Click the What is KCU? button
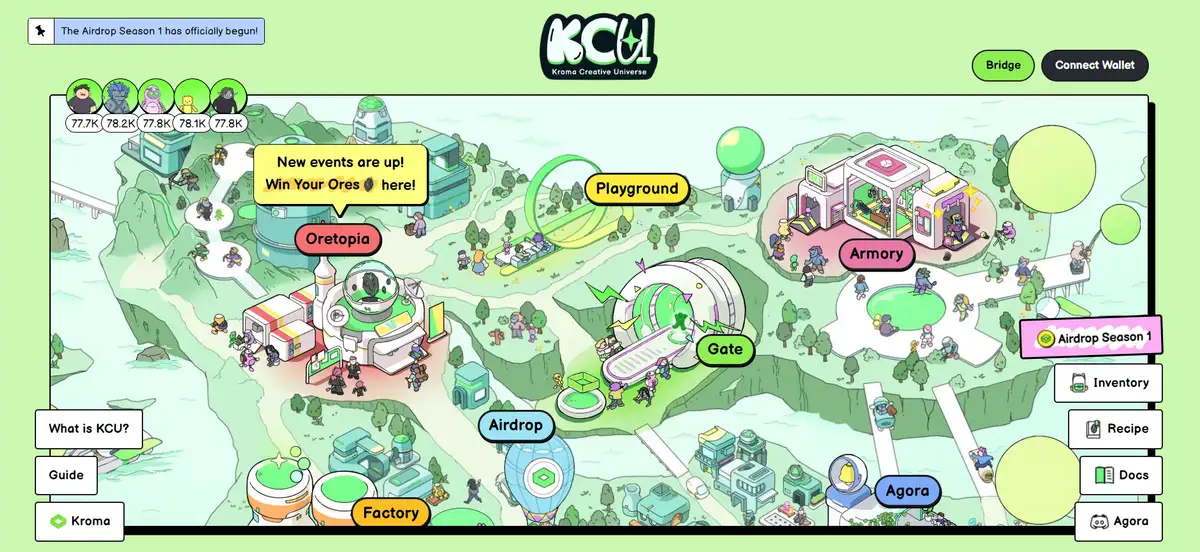The height and width of the screenshot is (552, 1200). pyautogui.click(x=89, y=430)
